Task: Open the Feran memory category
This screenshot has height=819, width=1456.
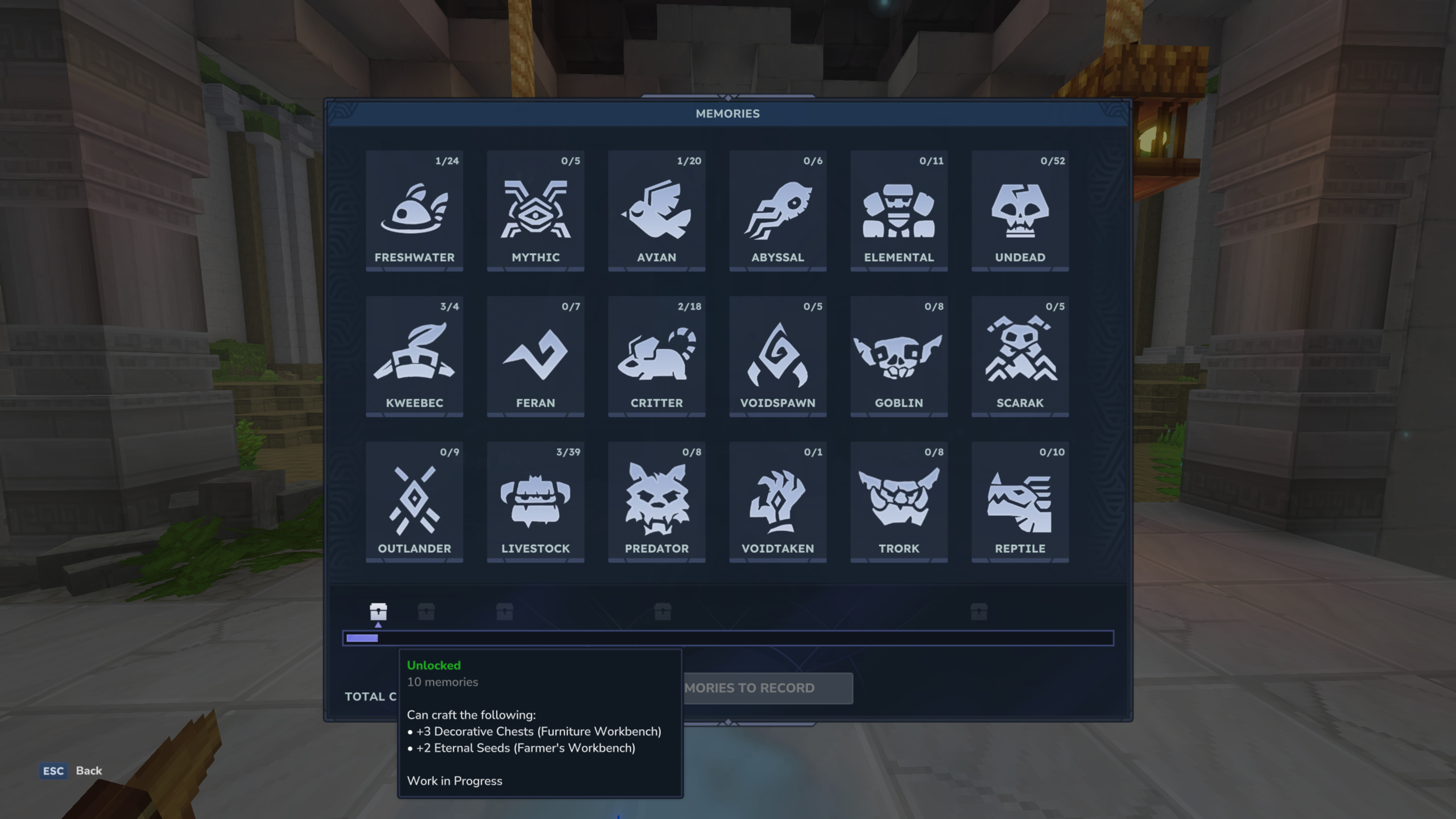Action: coord(535,357)
